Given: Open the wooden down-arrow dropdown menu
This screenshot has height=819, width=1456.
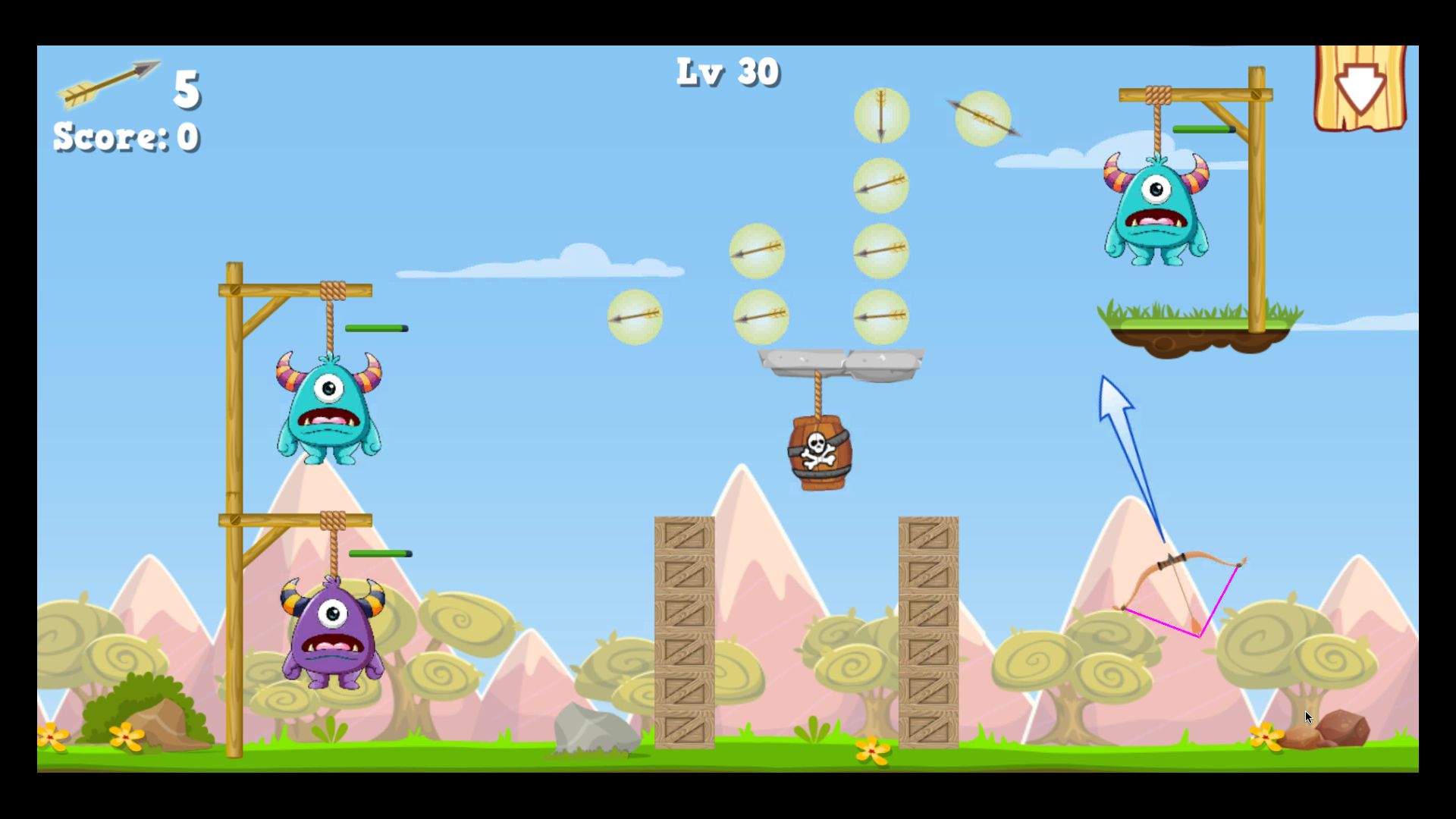Looking at the screenshot, I should click(x=1360, y=89).
